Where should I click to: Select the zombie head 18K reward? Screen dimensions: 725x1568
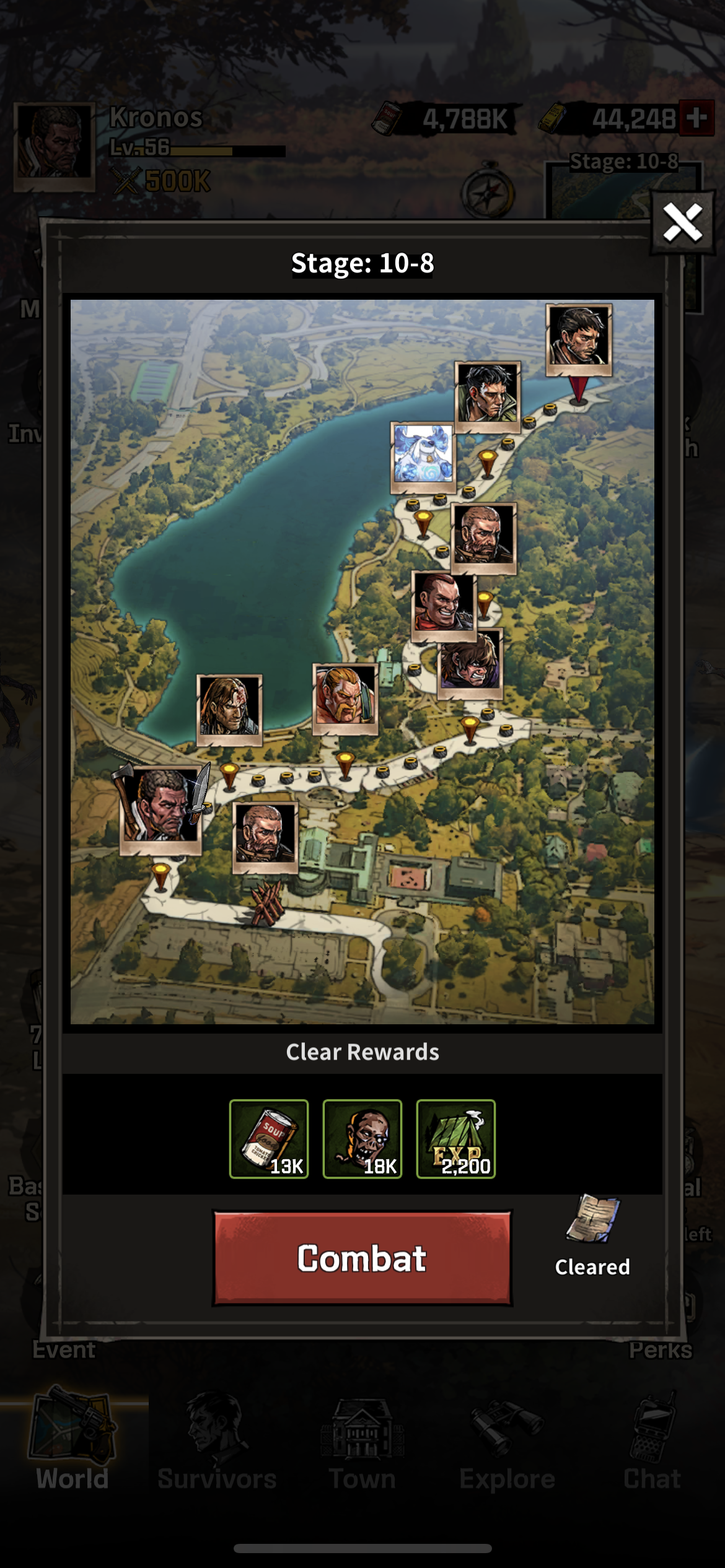[362, 1138]
